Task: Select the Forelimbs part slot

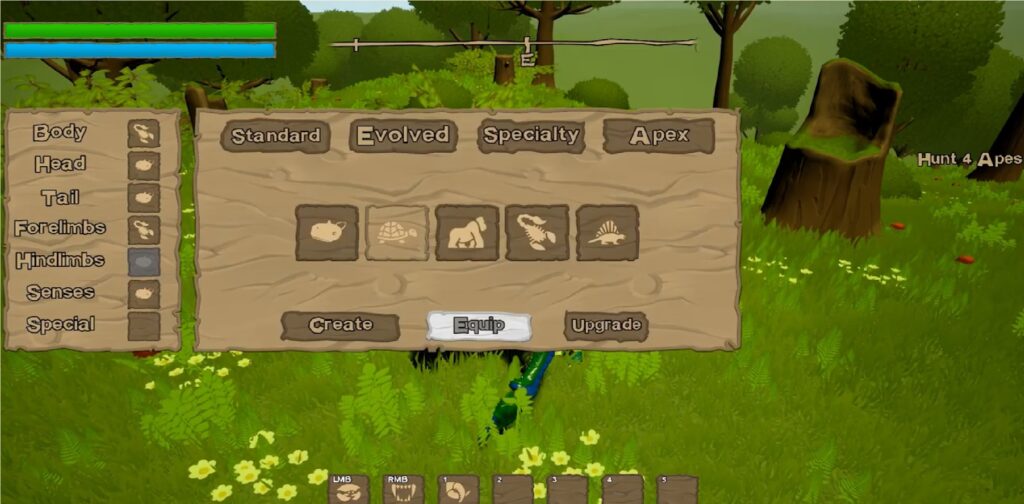Action: (144, 229)
